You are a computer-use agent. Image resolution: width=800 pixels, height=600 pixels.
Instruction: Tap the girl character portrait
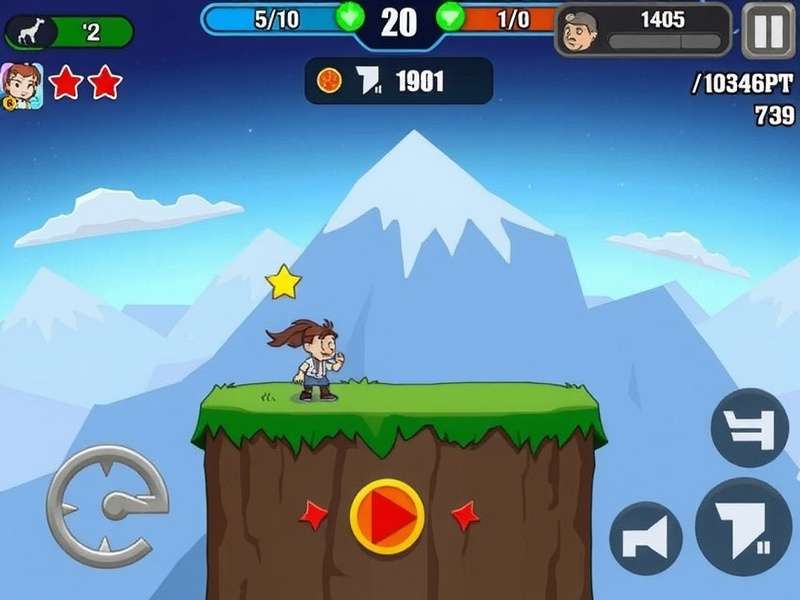tap(20, 85)
